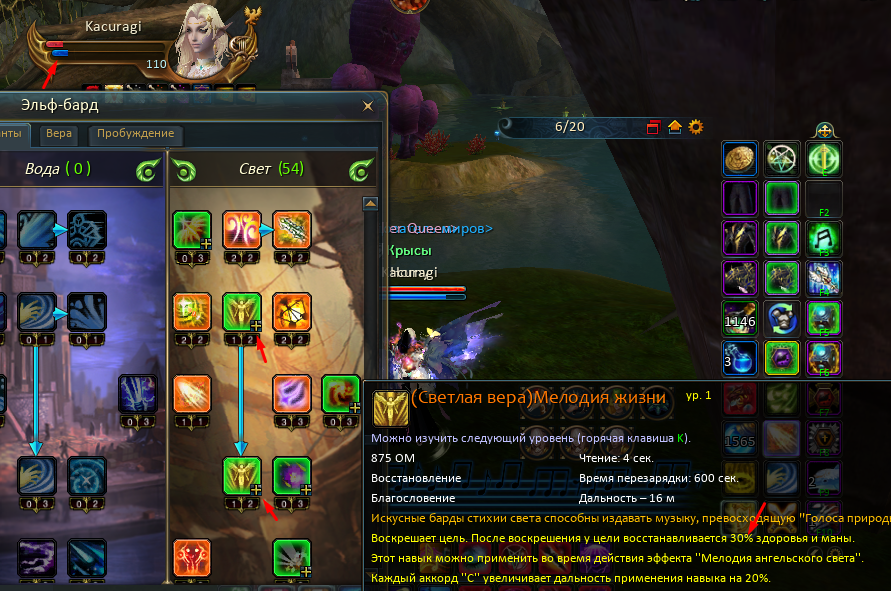Use the blue potion with 3 charges
Viewport: 891px width, 591px height.
(742, 358)
